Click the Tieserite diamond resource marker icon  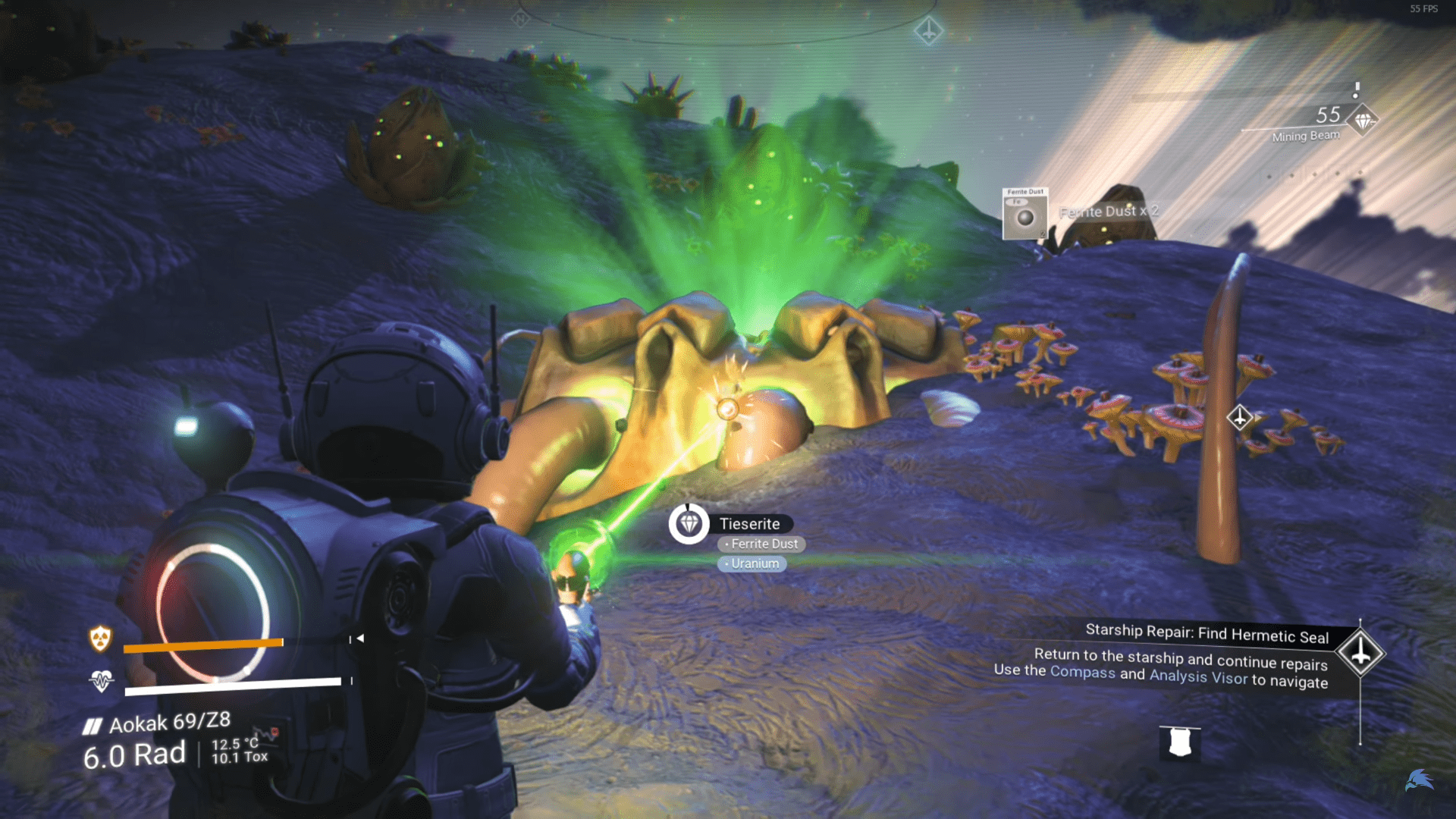(x=689, y=523)
